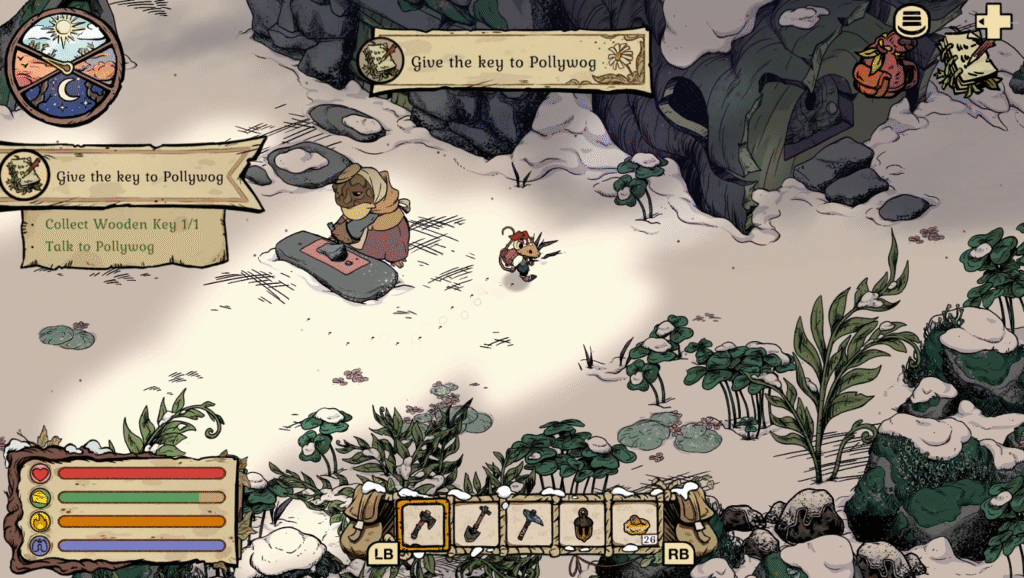Viewport: 1024px width, 578px height.
Task: Select the lantern hotbar slot
Action: point(582,523)
